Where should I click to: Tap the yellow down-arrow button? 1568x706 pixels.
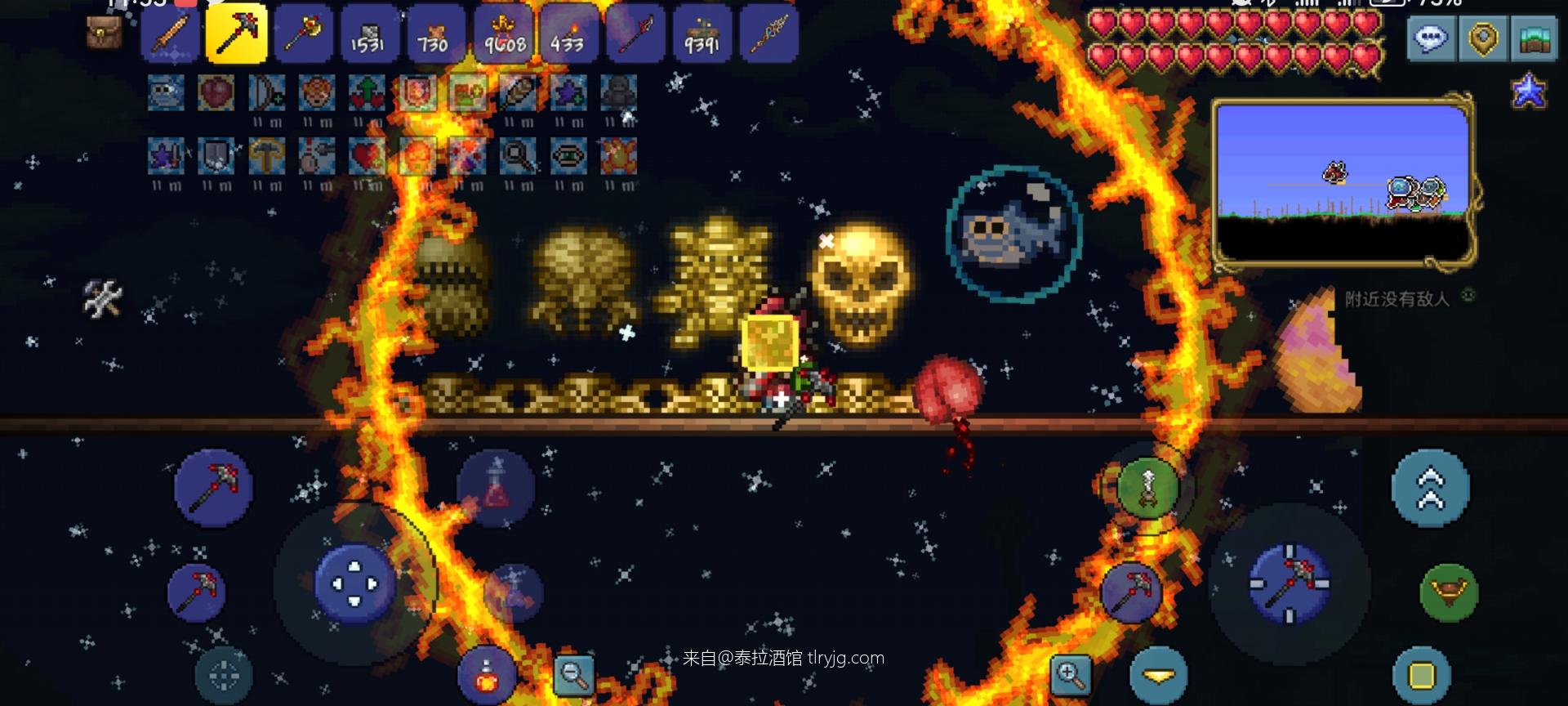(x=1158, y=675)
